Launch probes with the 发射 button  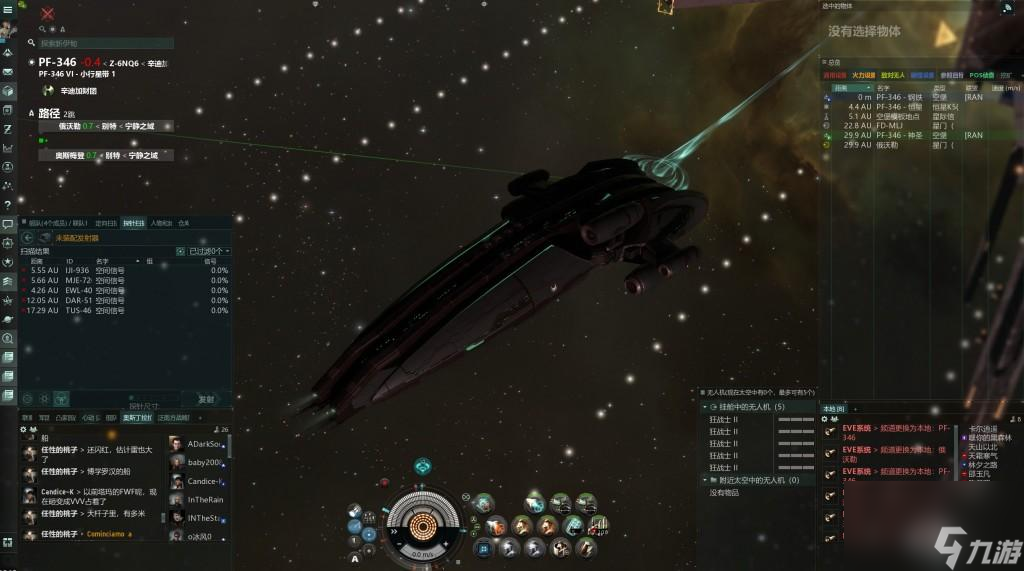pyautogui.click(x=205, y=398)
